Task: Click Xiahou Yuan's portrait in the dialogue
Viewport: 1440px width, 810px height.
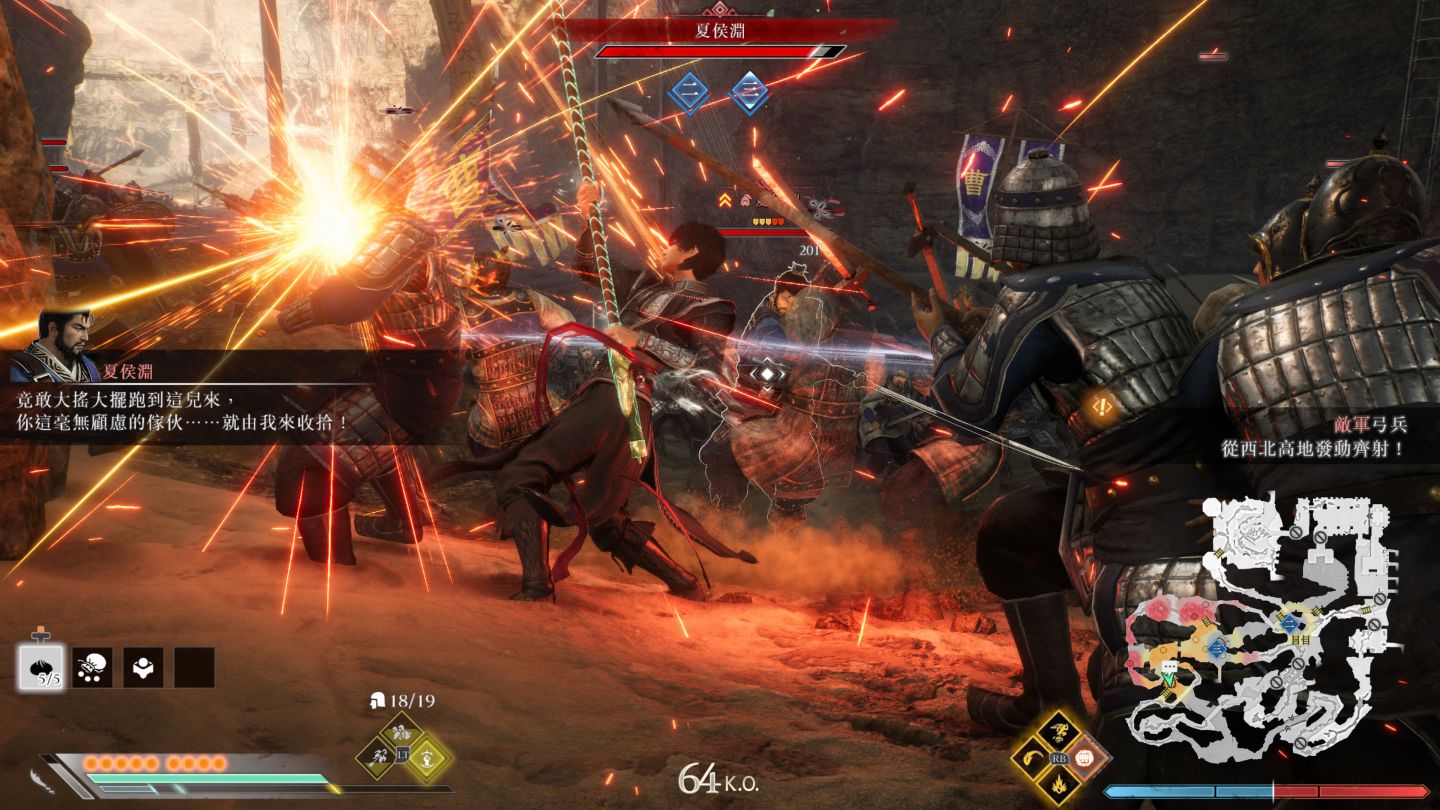Action: [66, 334]
